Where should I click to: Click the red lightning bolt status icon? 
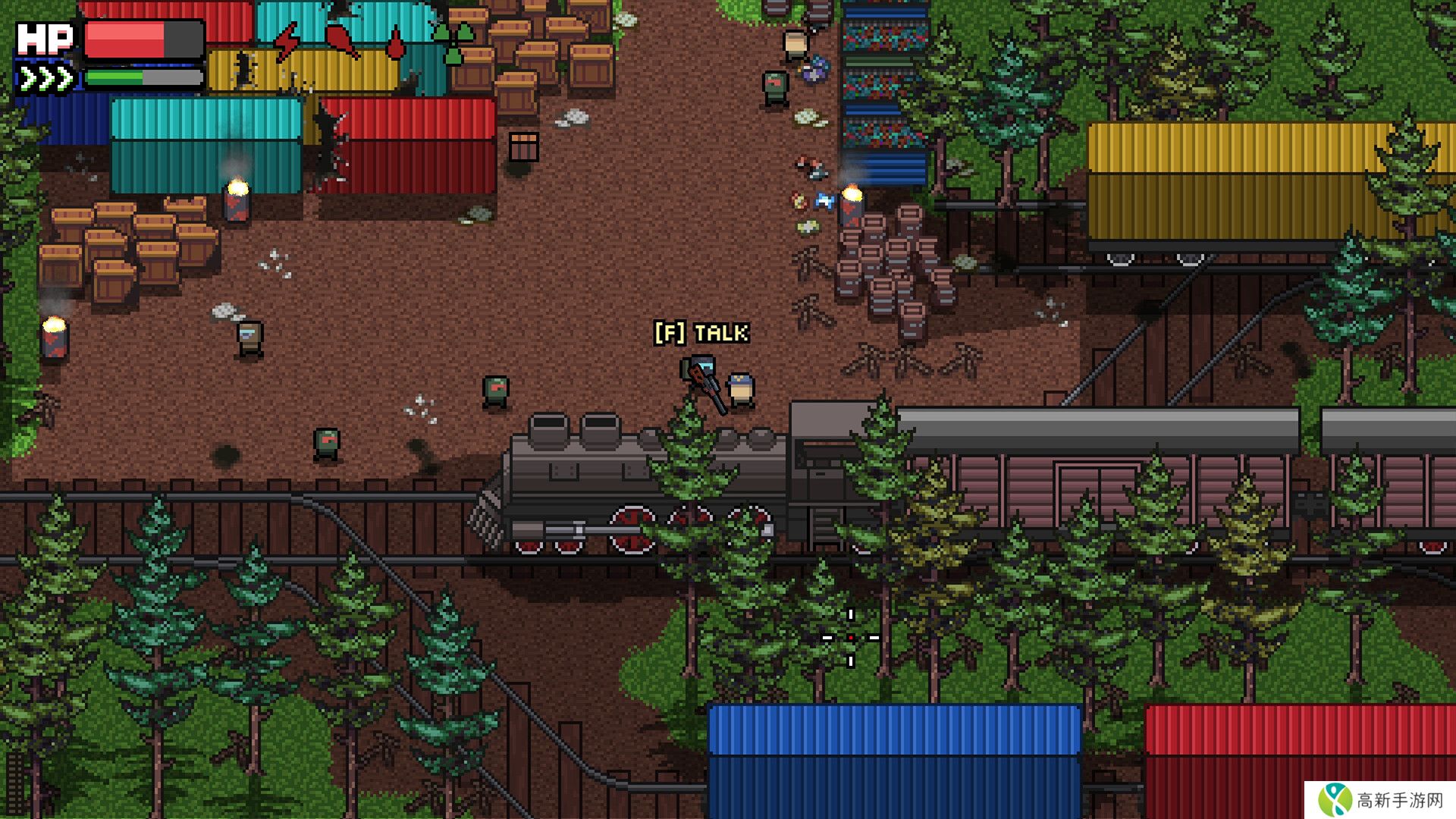[287, 42]
